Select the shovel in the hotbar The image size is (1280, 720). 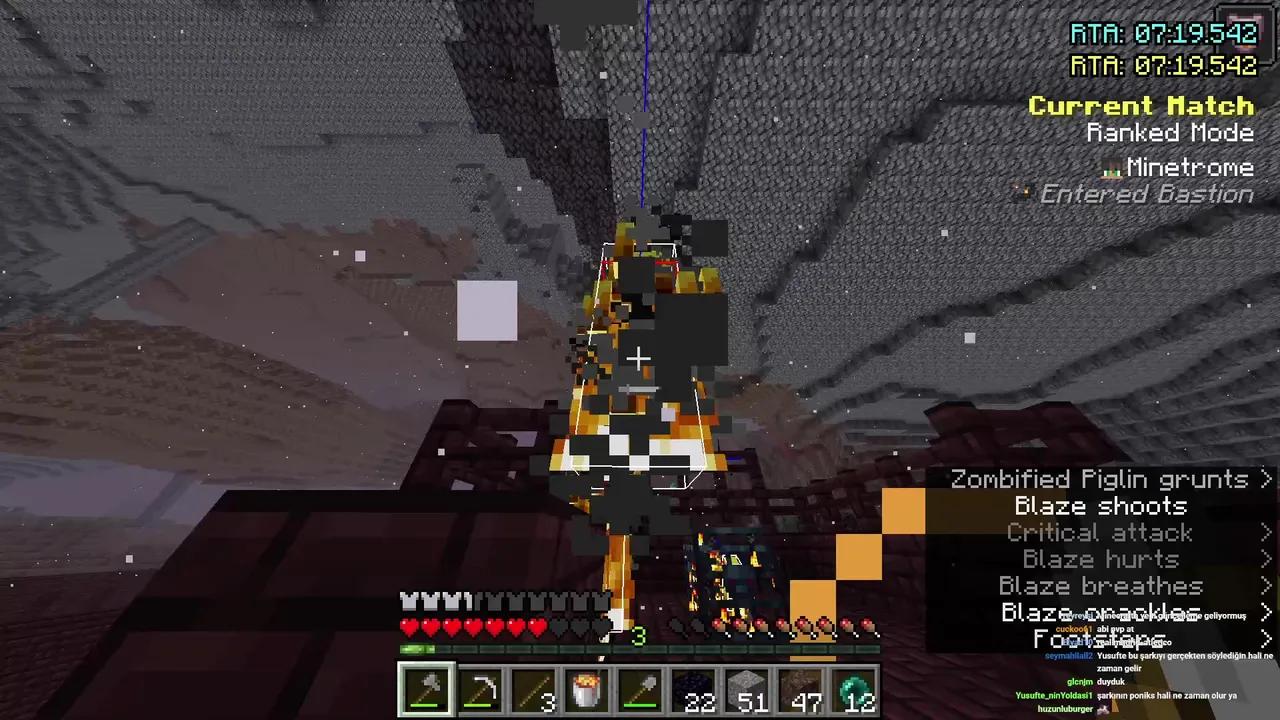coord(640,687)
